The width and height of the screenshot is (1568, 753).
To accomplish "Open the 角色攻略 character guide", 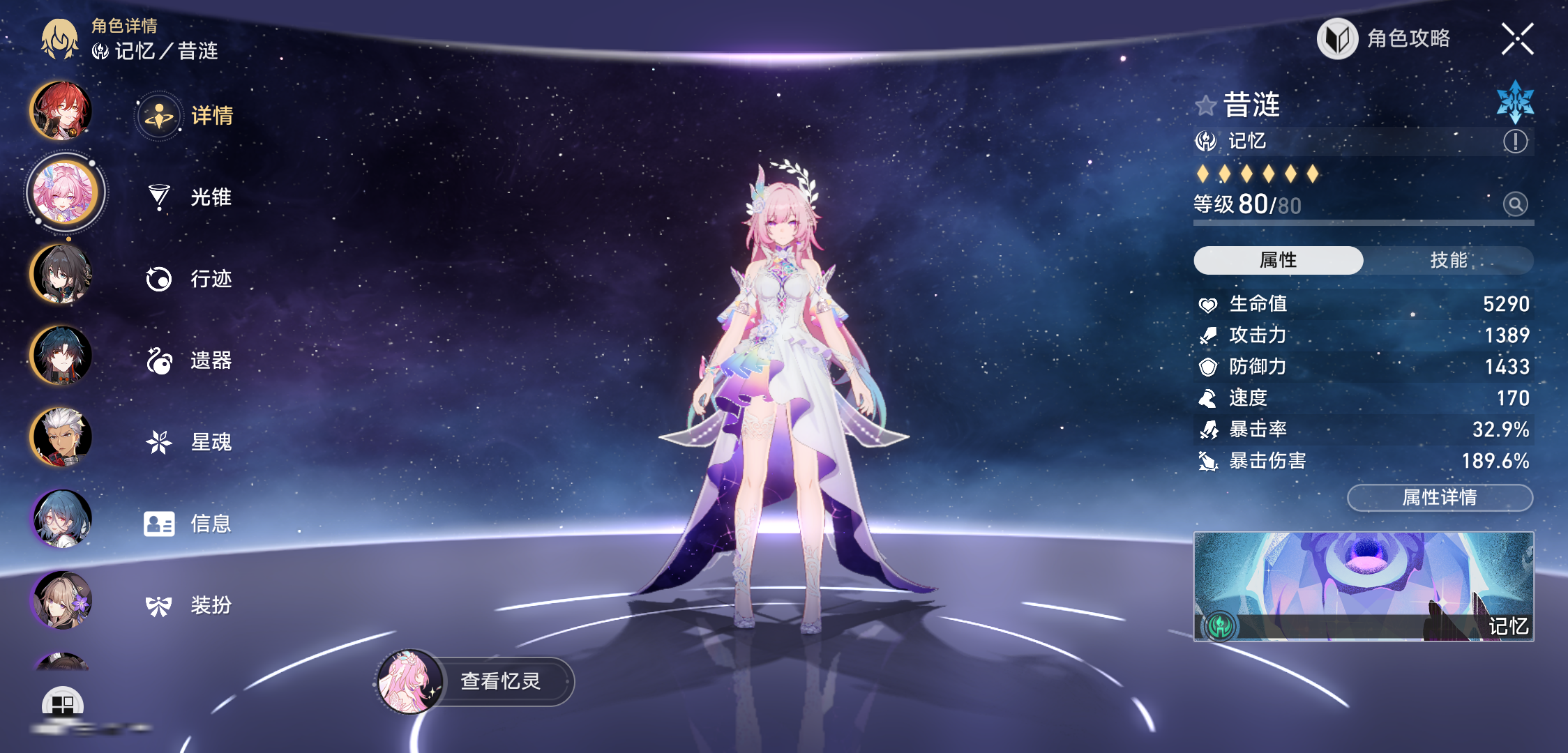I will (1385, 39).
